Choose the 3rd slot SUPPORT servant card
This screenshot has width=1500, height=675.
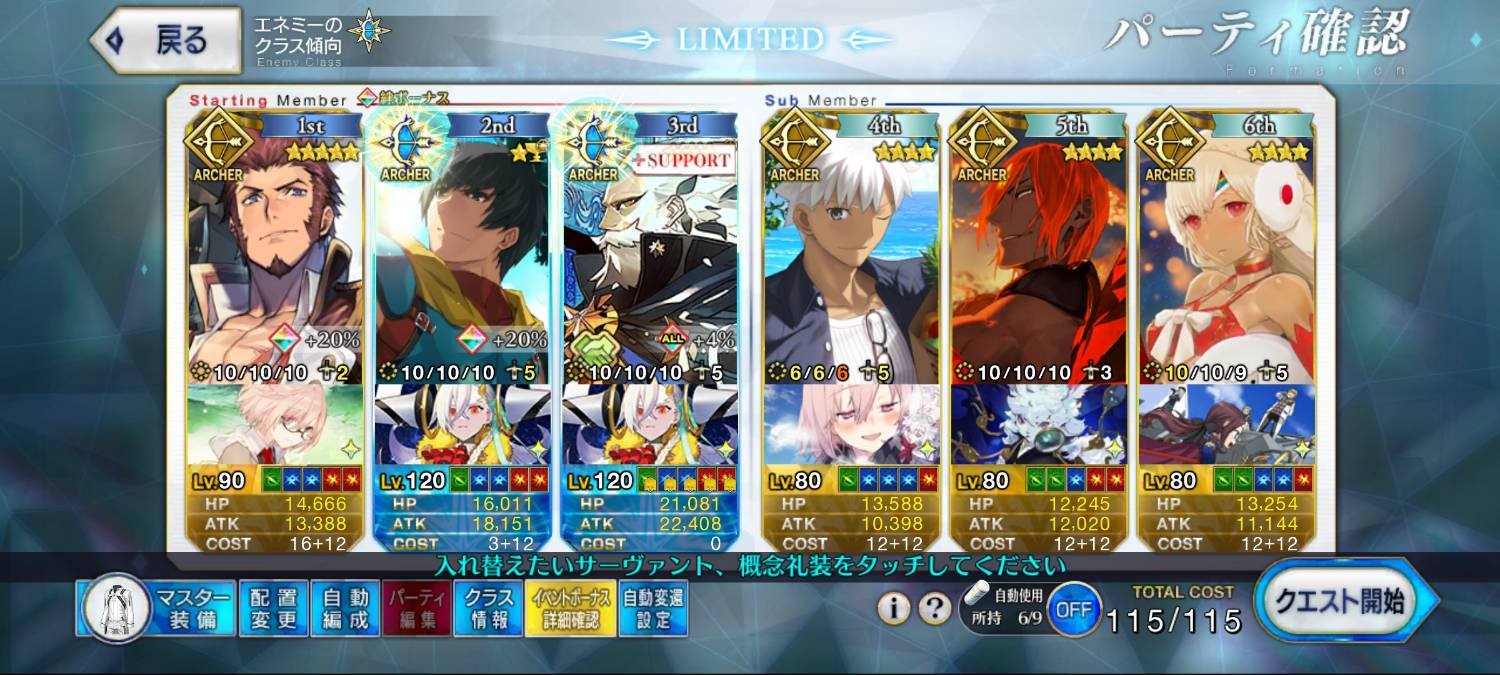coord(650,260)
